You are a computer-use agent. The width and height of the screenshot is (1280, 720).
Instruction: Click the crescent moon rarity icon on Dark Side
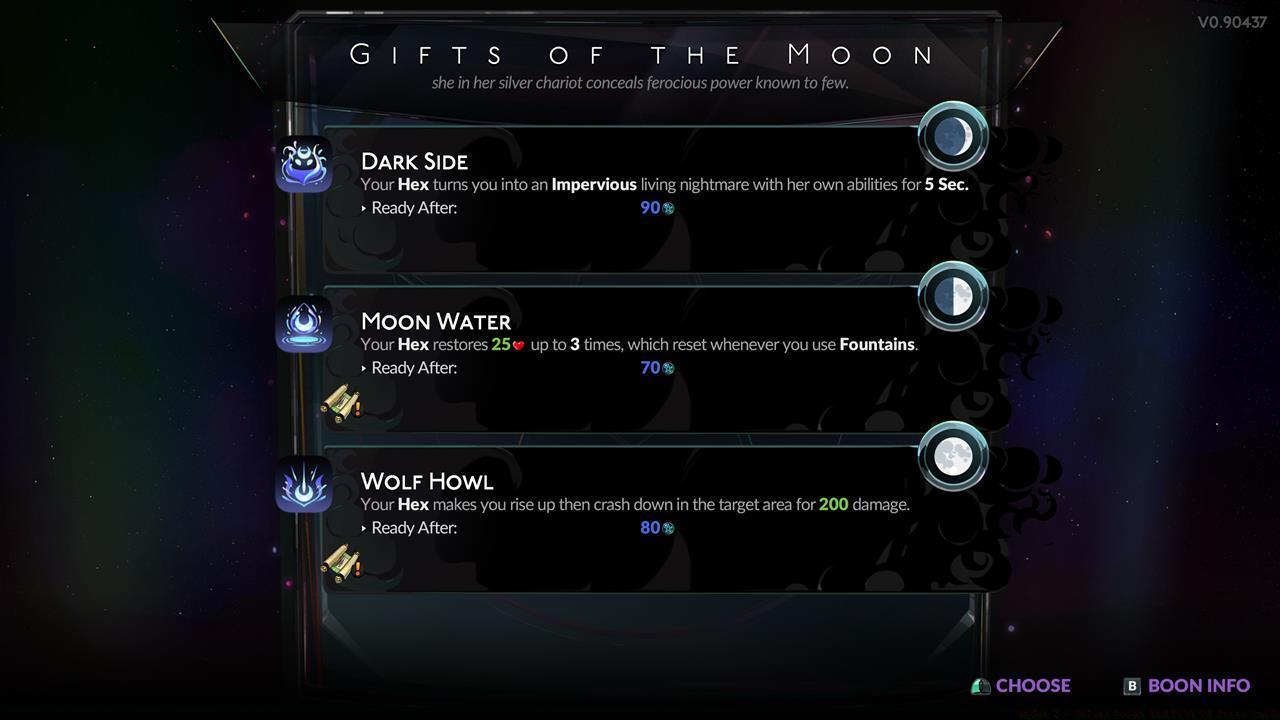tap(952, 135)
